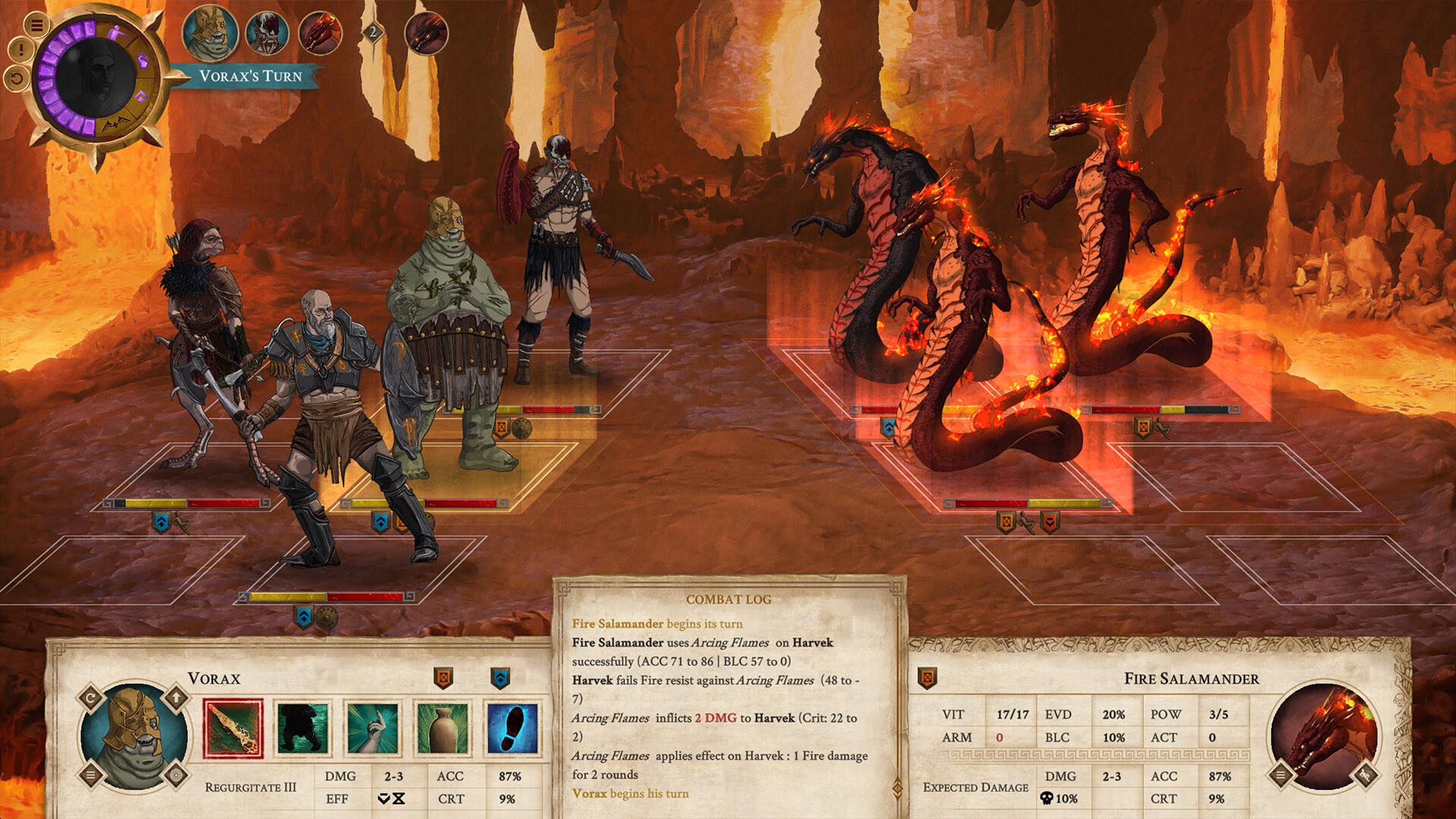Open the hamburger menu in the top-left corner
Viewport: 1456px width, 819px height.
(x=38, y=26)
